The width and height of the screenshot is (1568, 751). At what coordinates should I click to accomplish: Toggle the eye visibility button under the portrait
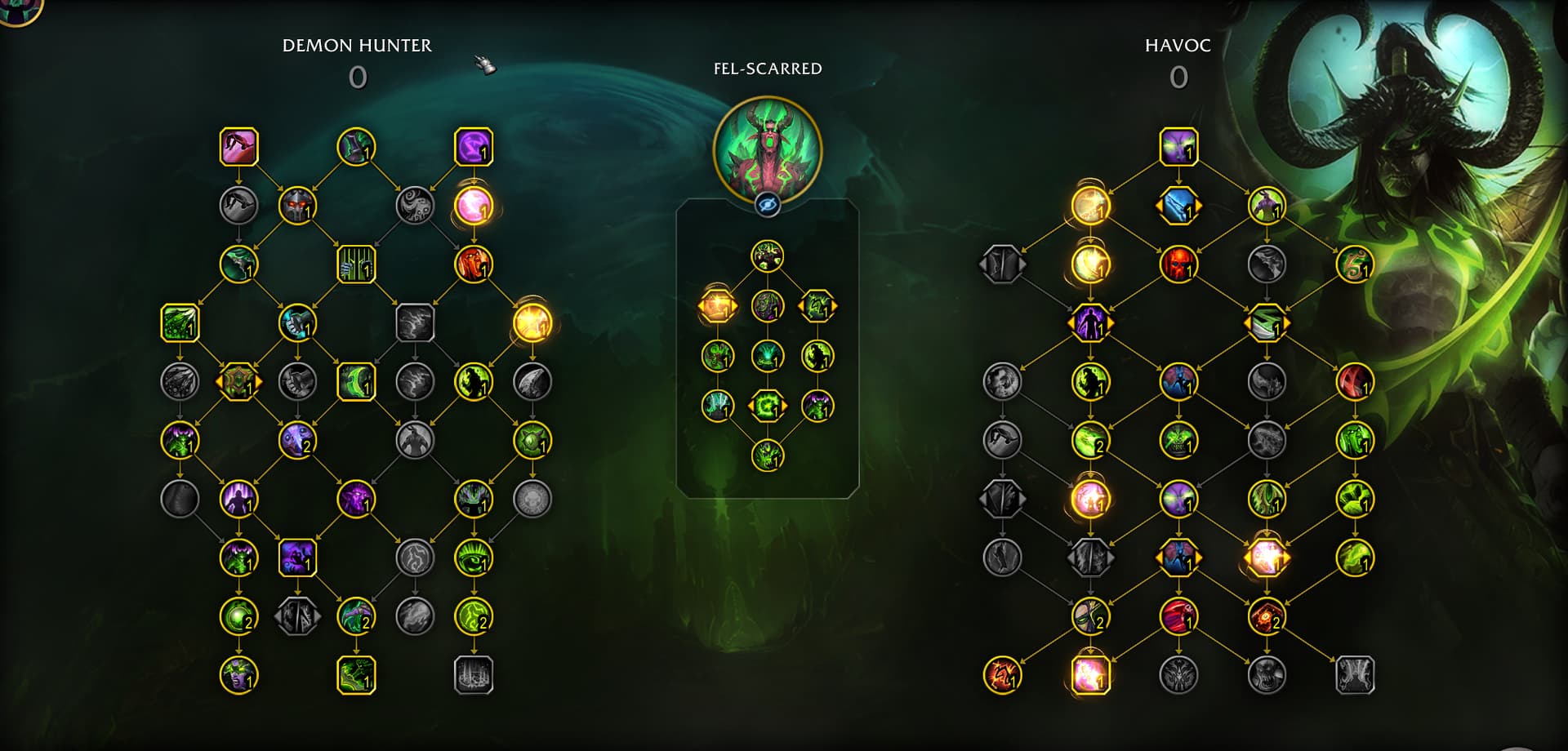(x=767, y=205)
